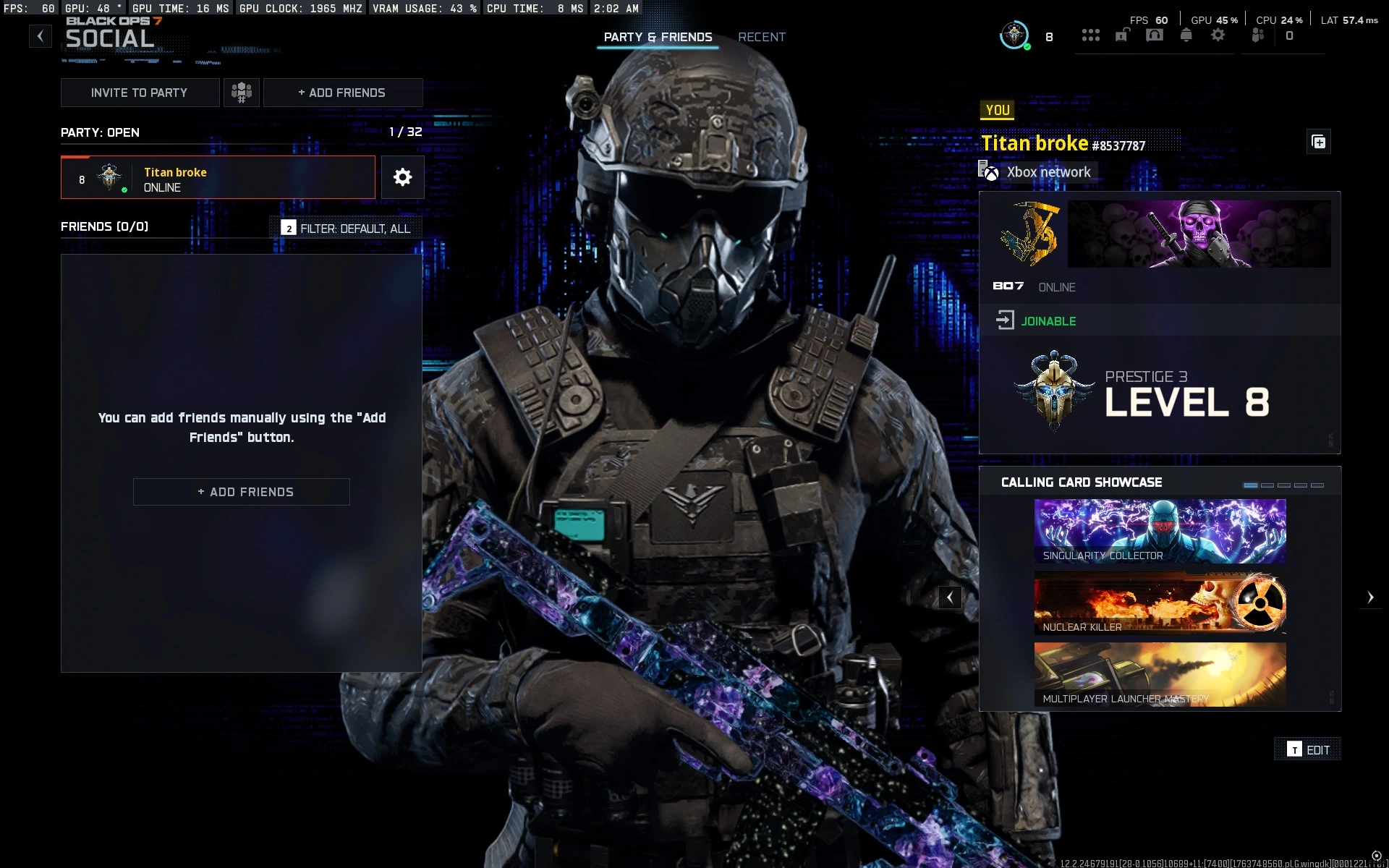Viewport: 1389px width, 868px height.
Task: Open the voice chat channel headset icon
Action: 1155,35
